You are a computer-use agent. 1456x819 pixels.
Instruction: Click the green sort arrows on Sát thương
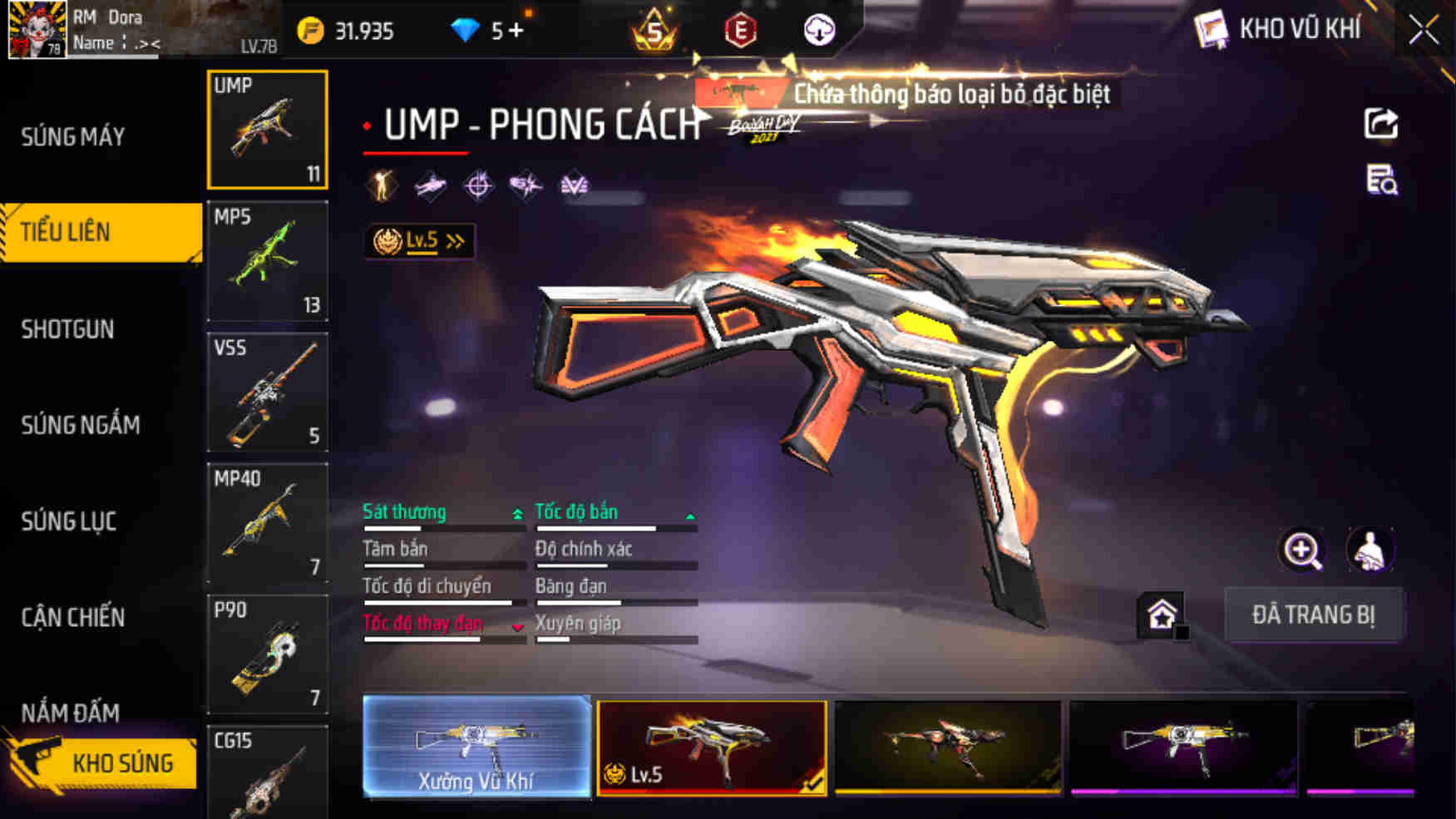tap(519, 513)
